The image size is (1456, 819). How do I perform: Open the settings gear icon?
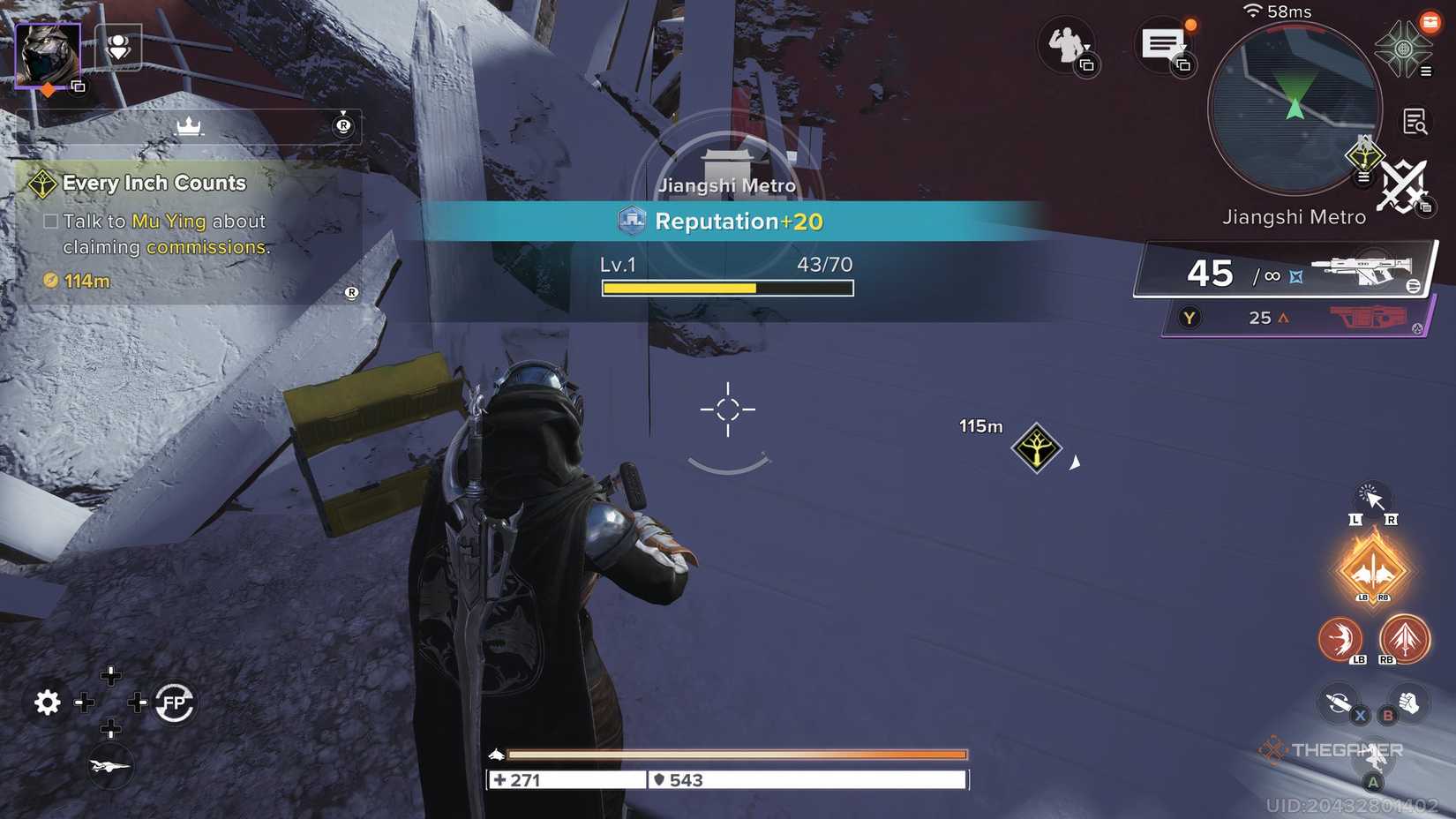click(x=47, y=703)
